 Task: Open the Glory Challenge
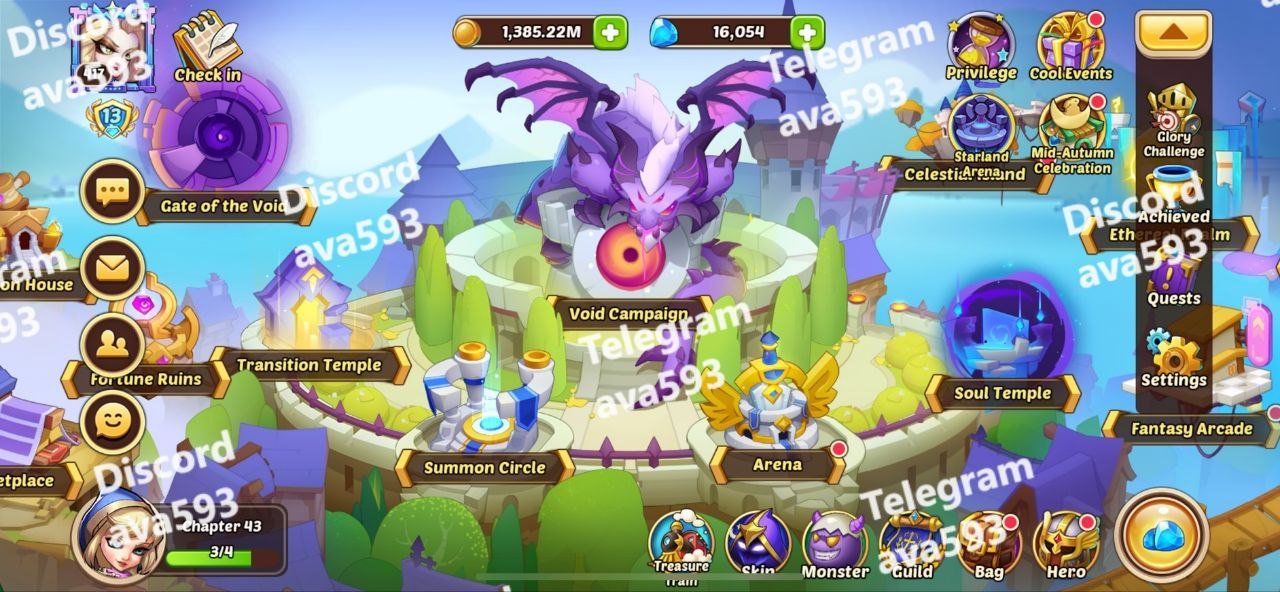[1173, 120]
